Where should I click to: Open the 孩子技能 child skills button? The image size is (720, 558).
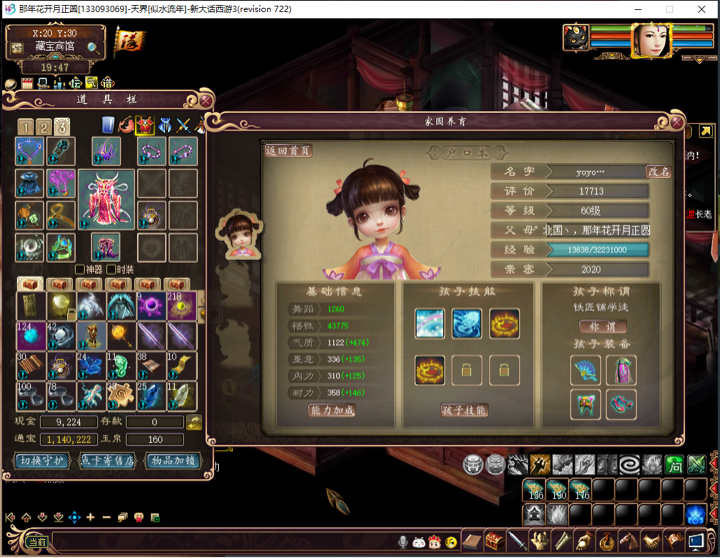pyautogui.click(x=463, y=410)
